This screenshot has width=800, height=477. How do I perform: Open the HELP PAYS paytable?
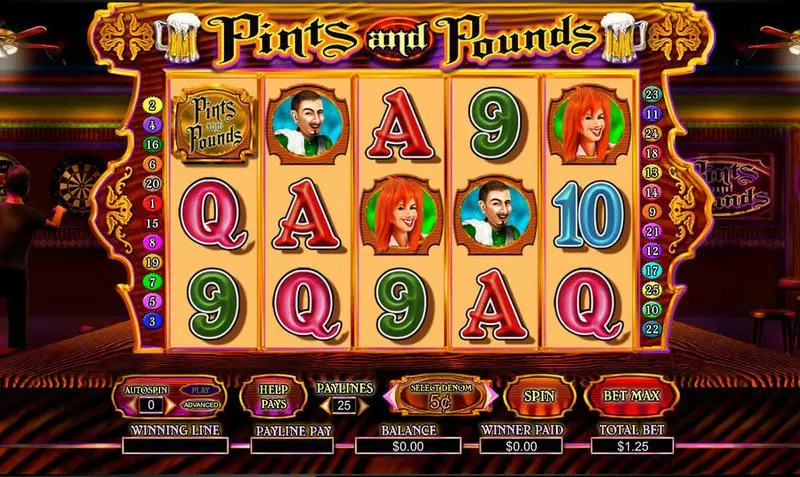(273, 397)
